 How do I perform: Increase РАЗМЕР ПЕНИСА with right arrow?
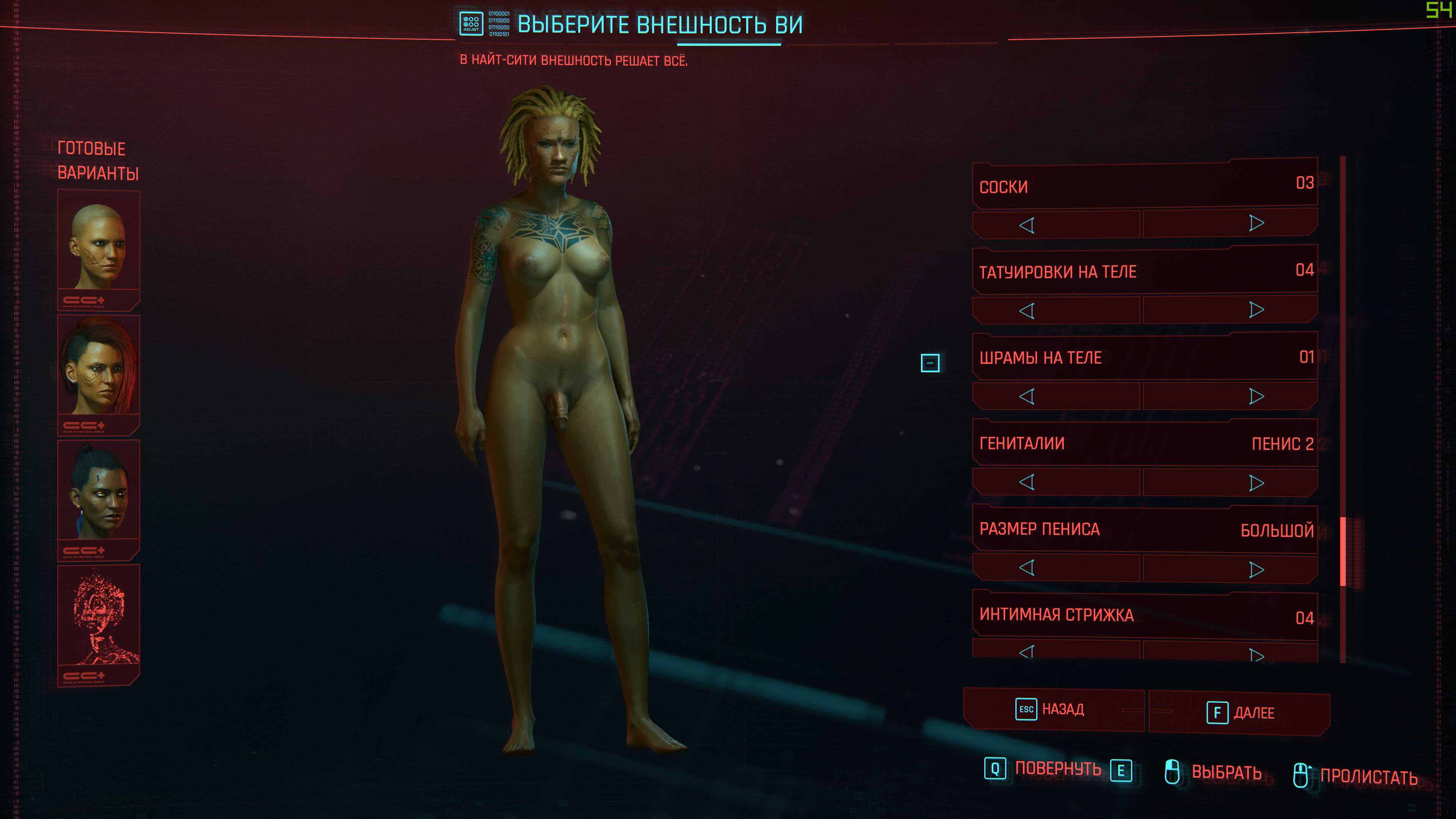(1256, 569)
